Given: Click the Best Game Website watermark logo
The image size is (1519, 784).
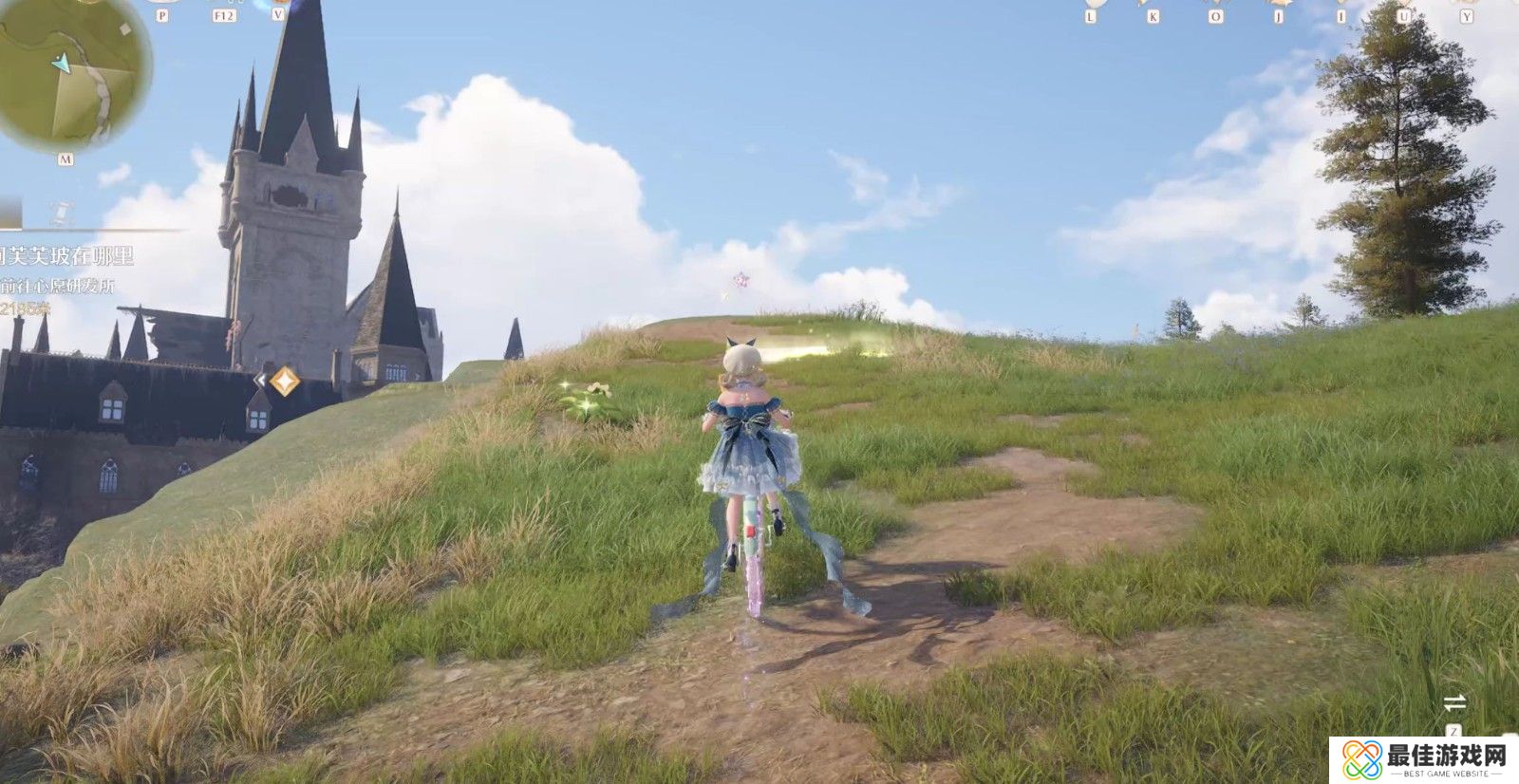Looking at the screenshot, I should pyautogui.click(x=1424, y=760).
